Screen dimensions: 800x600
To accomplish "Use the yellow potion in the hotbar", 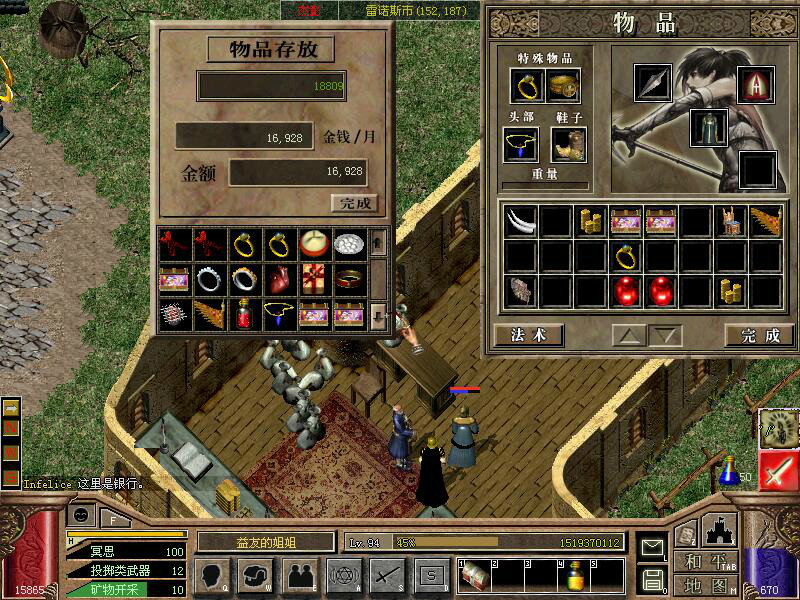I will click(576, 575).
